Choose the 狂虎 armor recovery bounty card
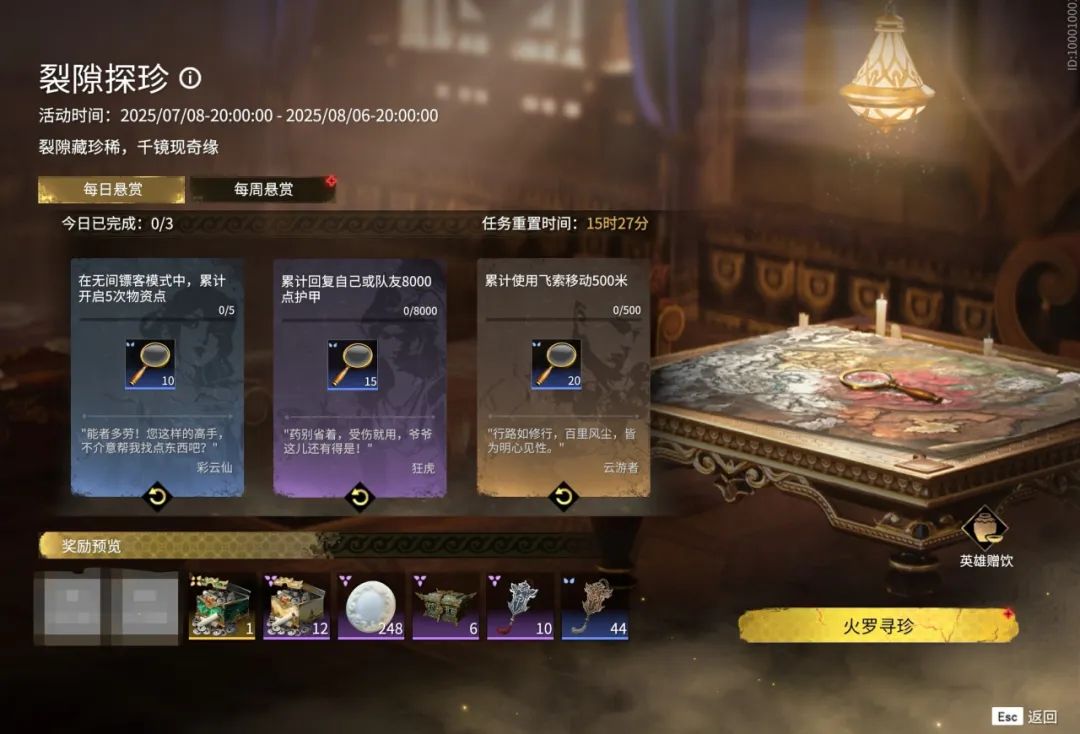The image size is (1080, 734). [x=360, y=378]
